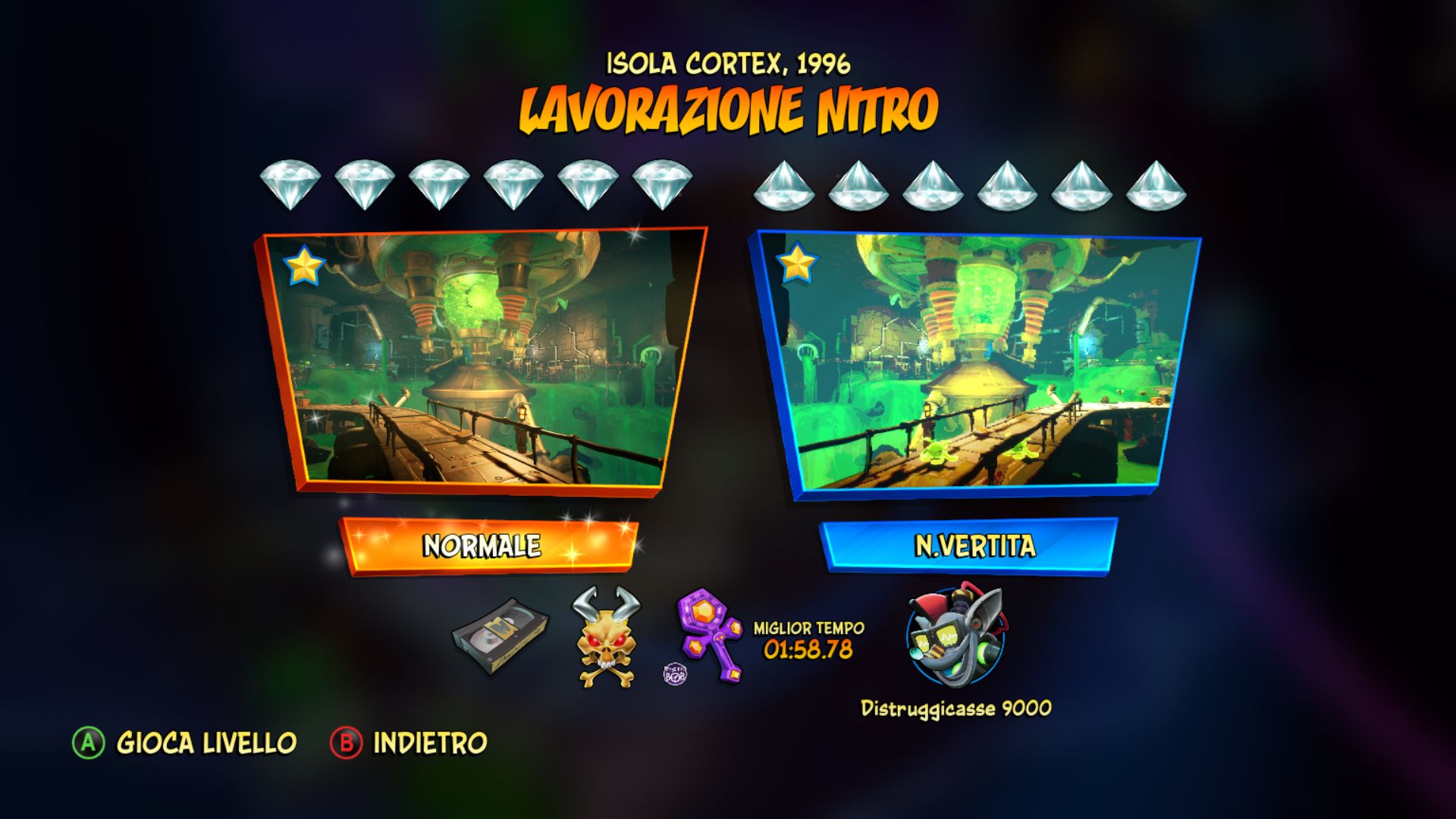Screen dimensions: 1456x819
Task: Click the 01:58.78 best time value
Action: click(x=807, y=648)
